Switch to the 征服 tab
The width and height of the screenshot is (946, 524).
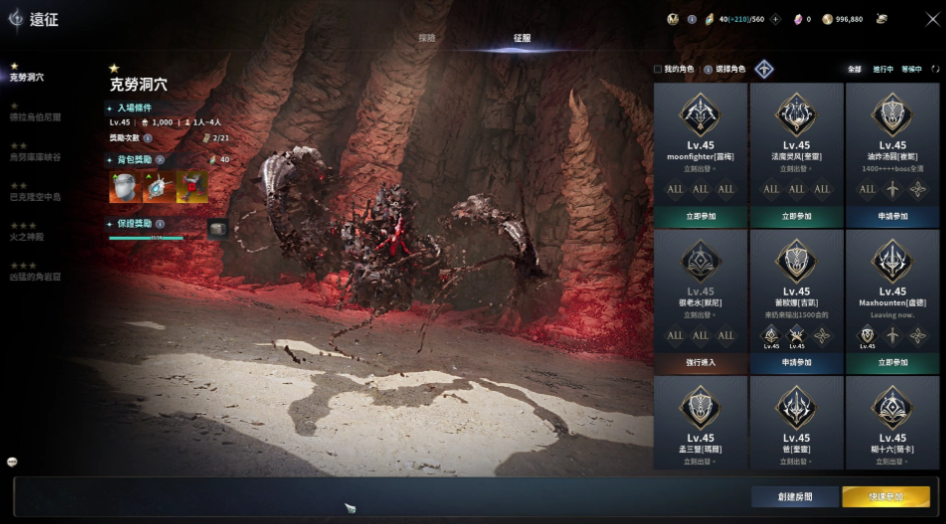522,38
